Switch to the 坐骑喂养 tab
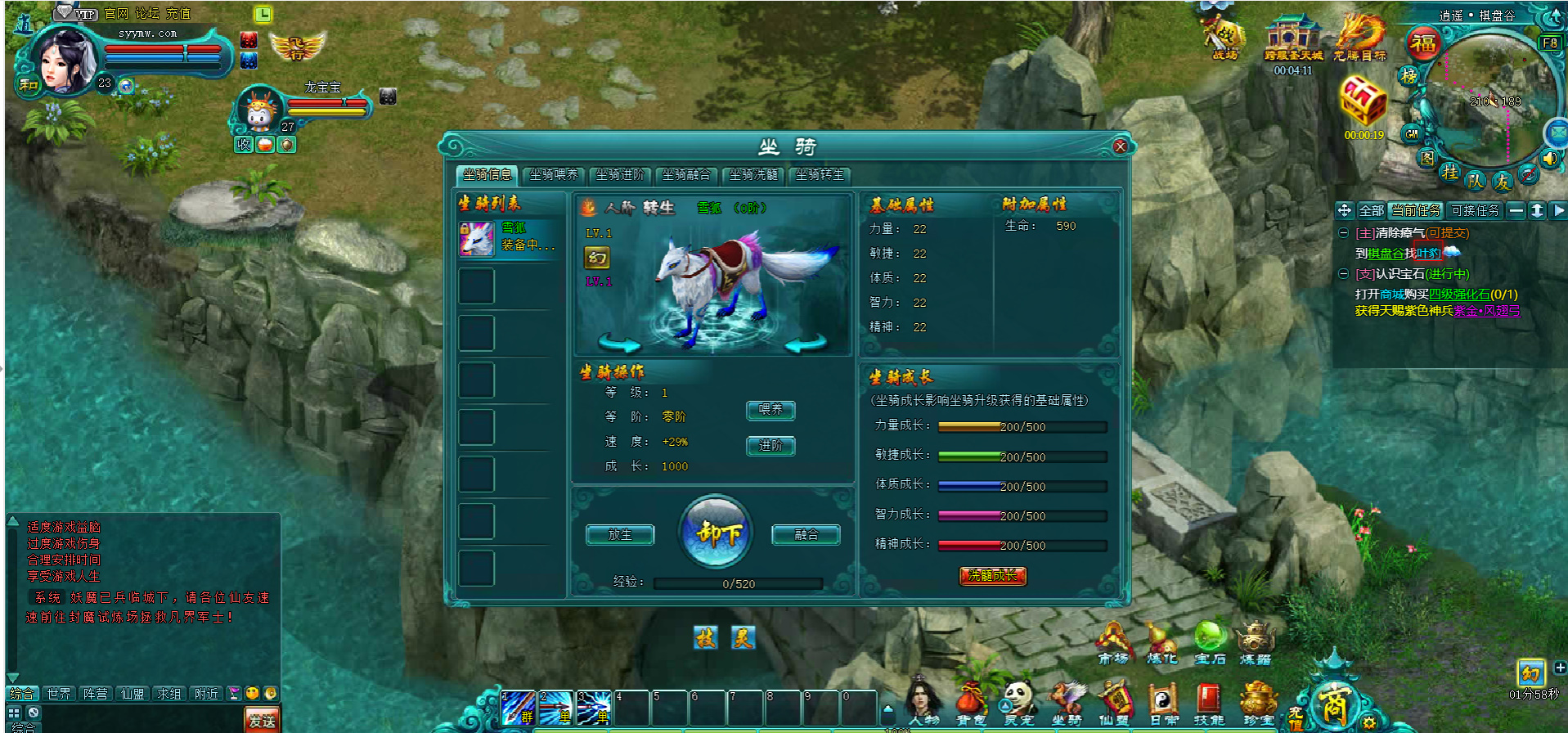Image resolution: width=1568 pixels, height=733 pixels. 553,175
